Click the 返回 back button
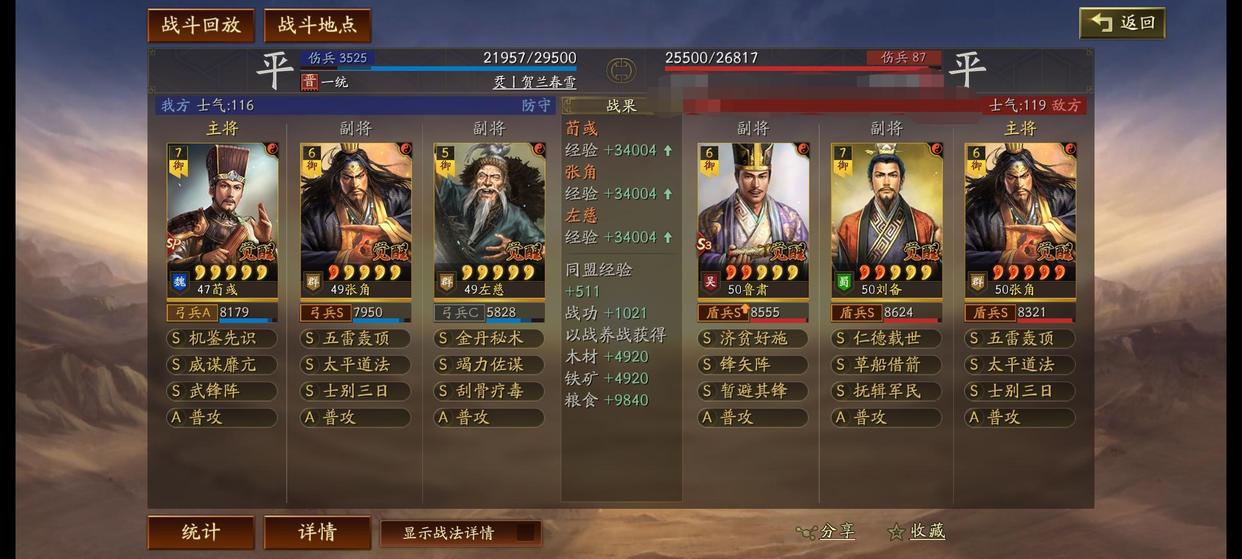 tap(1122, 23)
